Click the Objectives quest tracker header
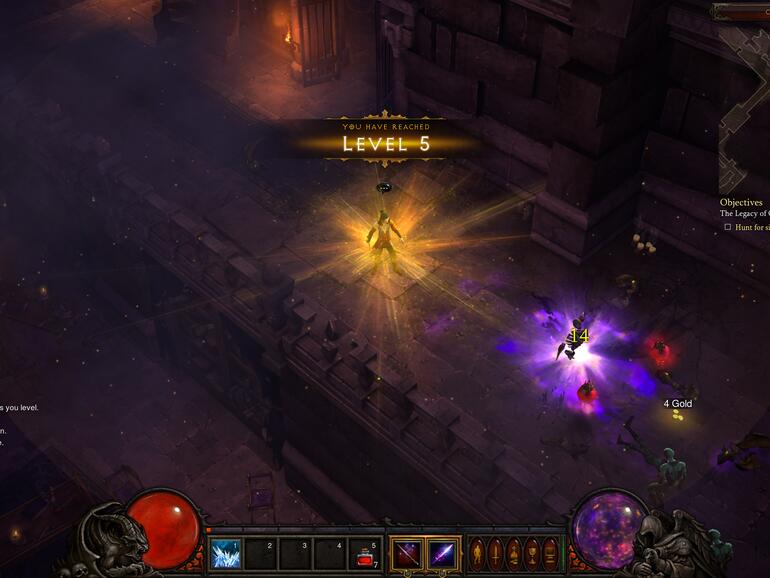Screen dimensions: 770x578 pos(741,202)
